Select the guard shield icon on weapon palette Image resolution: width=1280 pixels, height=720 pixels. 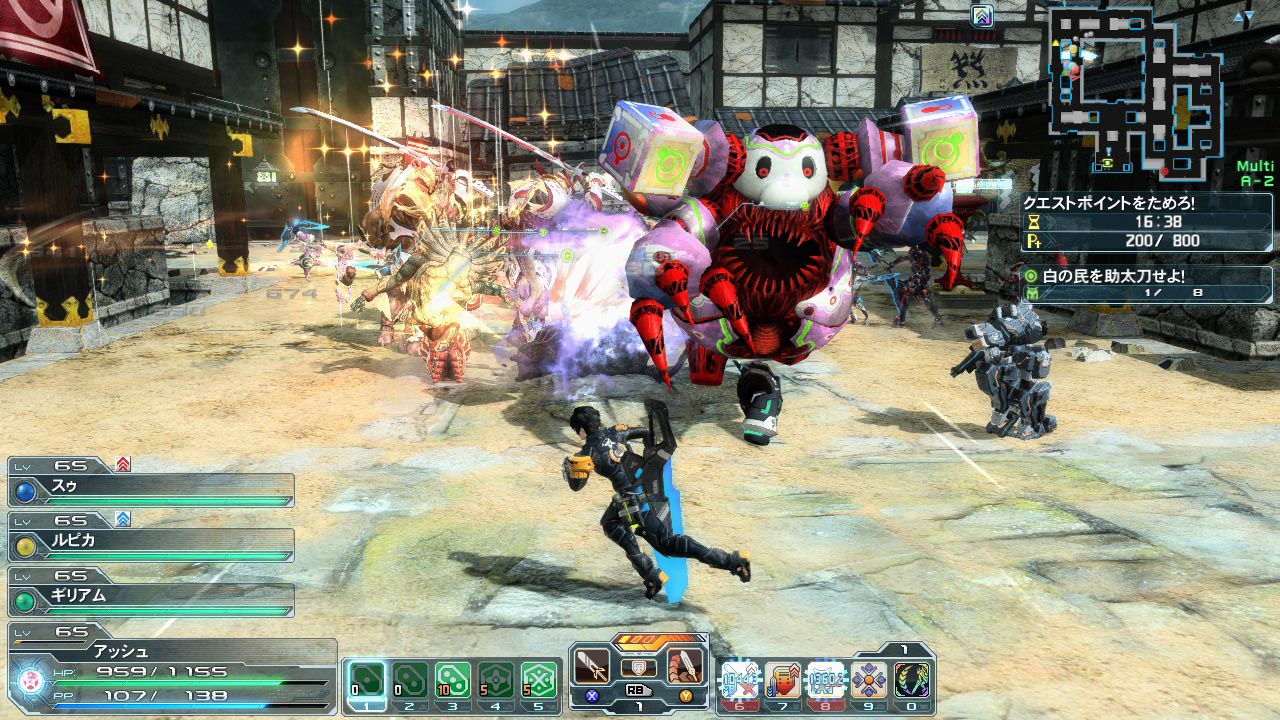639,667
